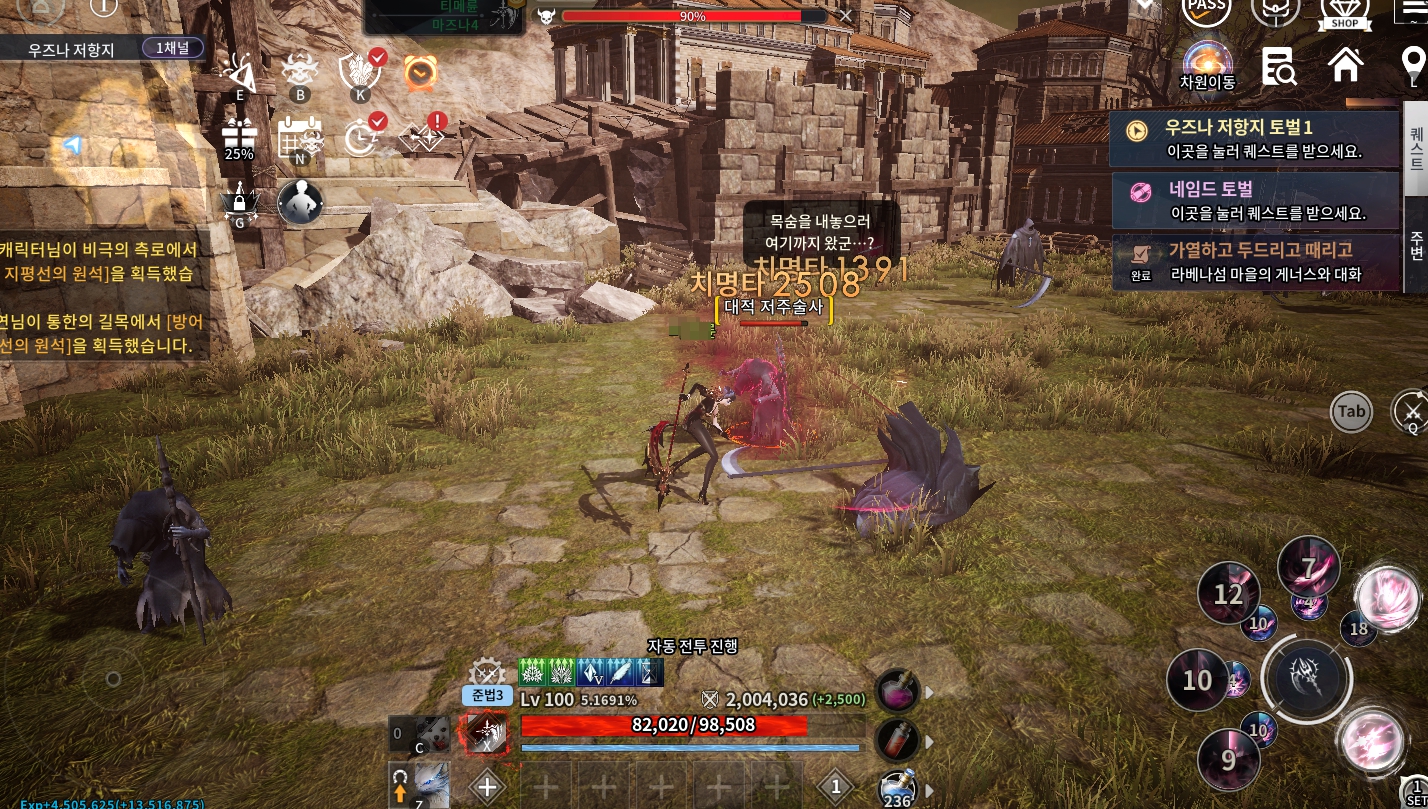Screen dimensions: 1428x809
Task: Switch to the 퀘스트 side tab
Action: 1416,148
